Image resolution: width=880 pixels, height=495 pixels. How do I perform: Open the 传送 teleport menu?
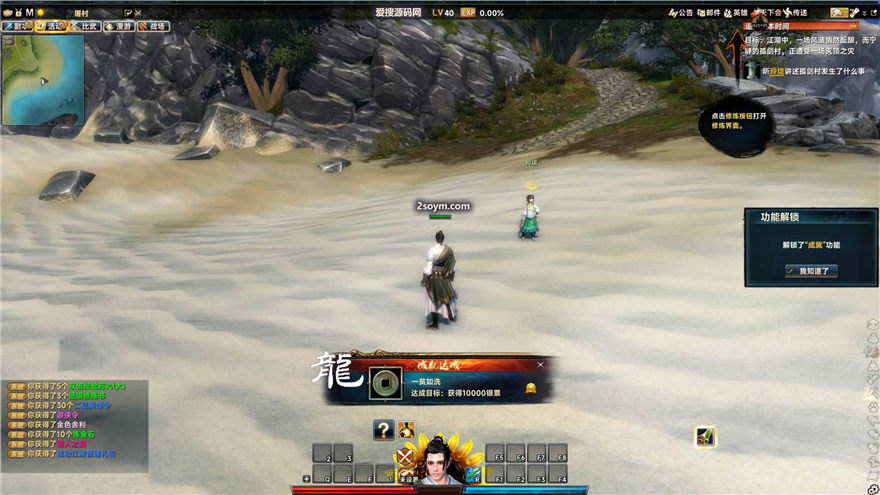[x=795, y=13]
